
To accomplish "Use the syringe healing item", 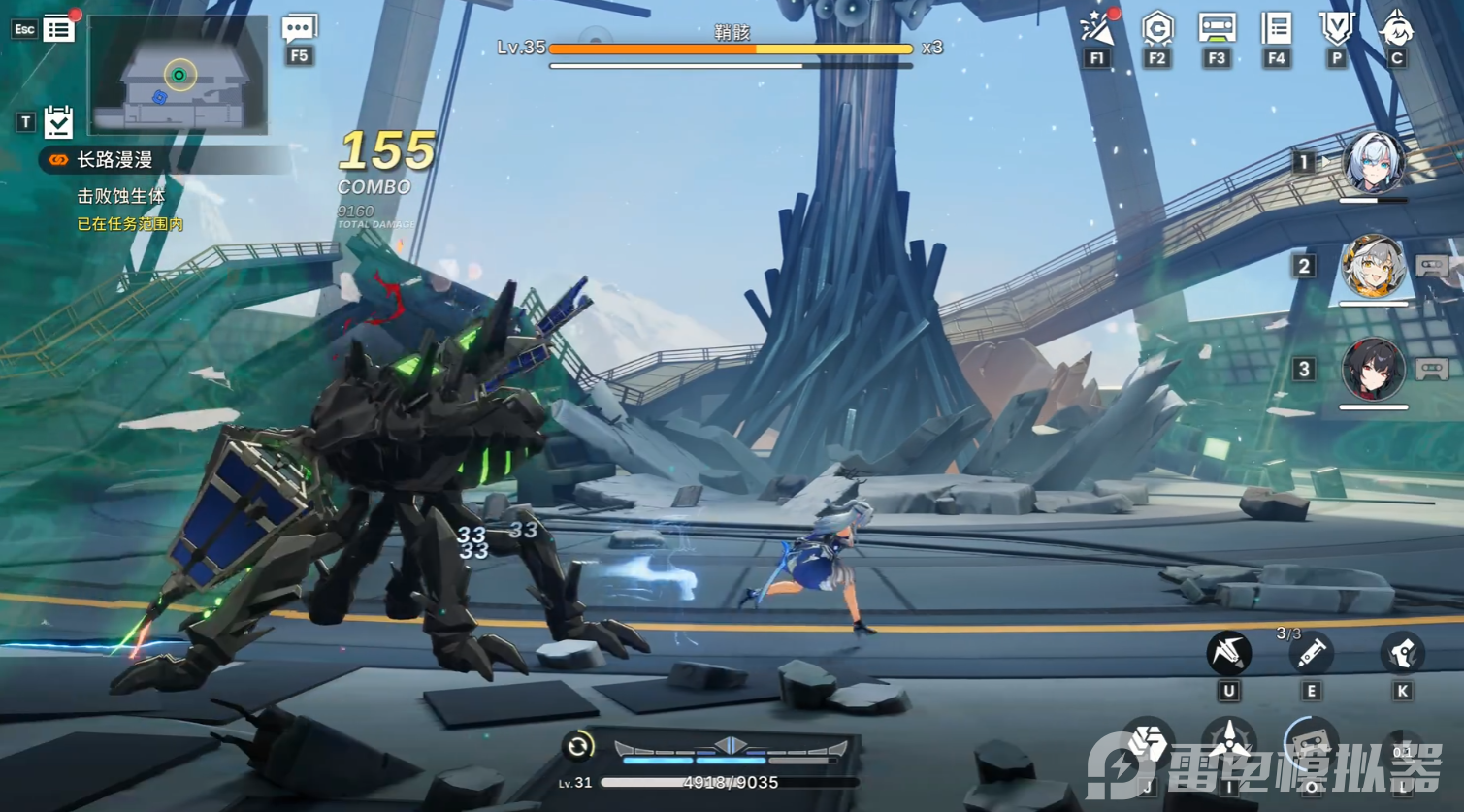I will [x=1311, y=653].
